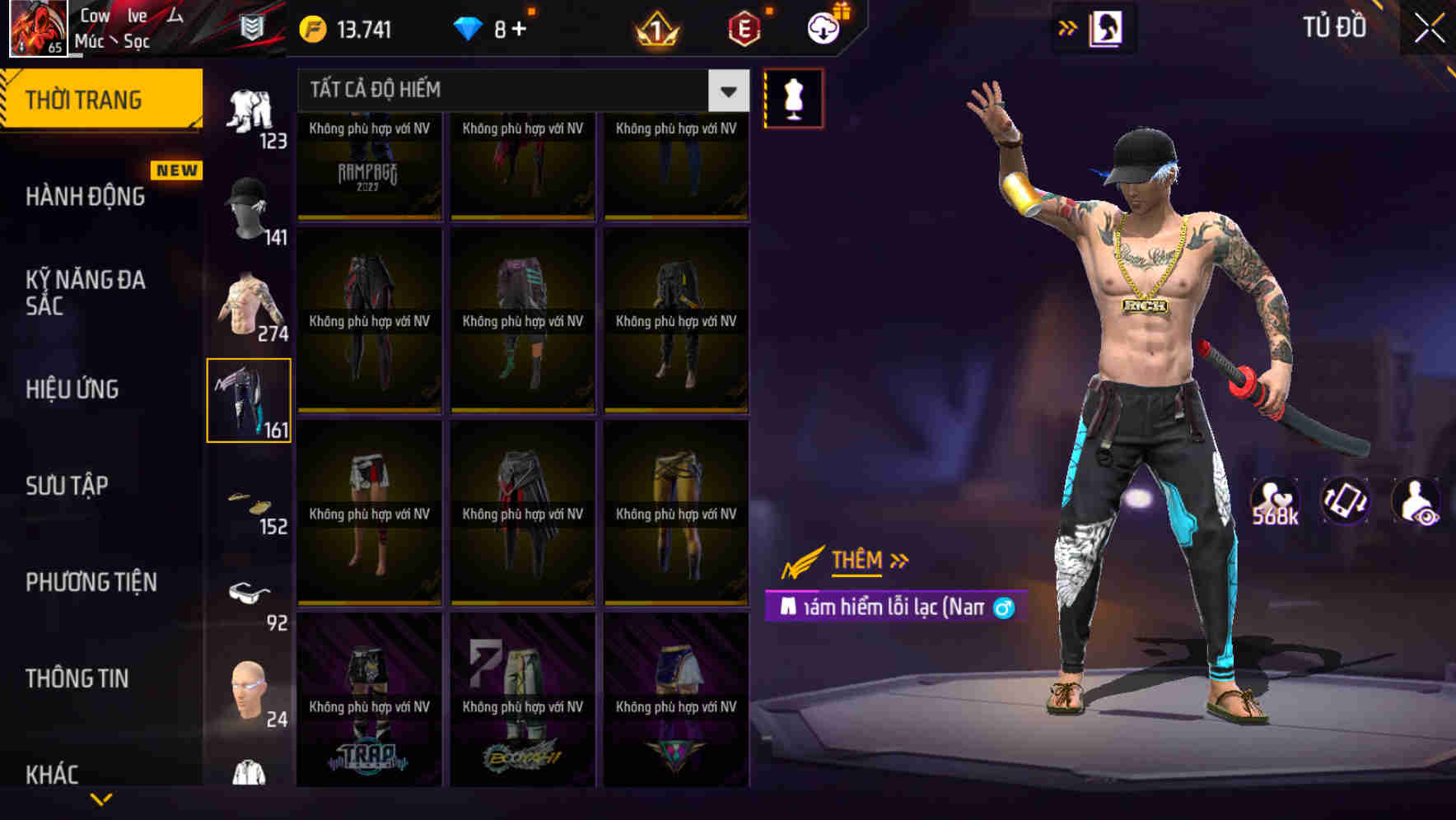Collapse the top bar with the double chevron

click(x=1067, y=27)
